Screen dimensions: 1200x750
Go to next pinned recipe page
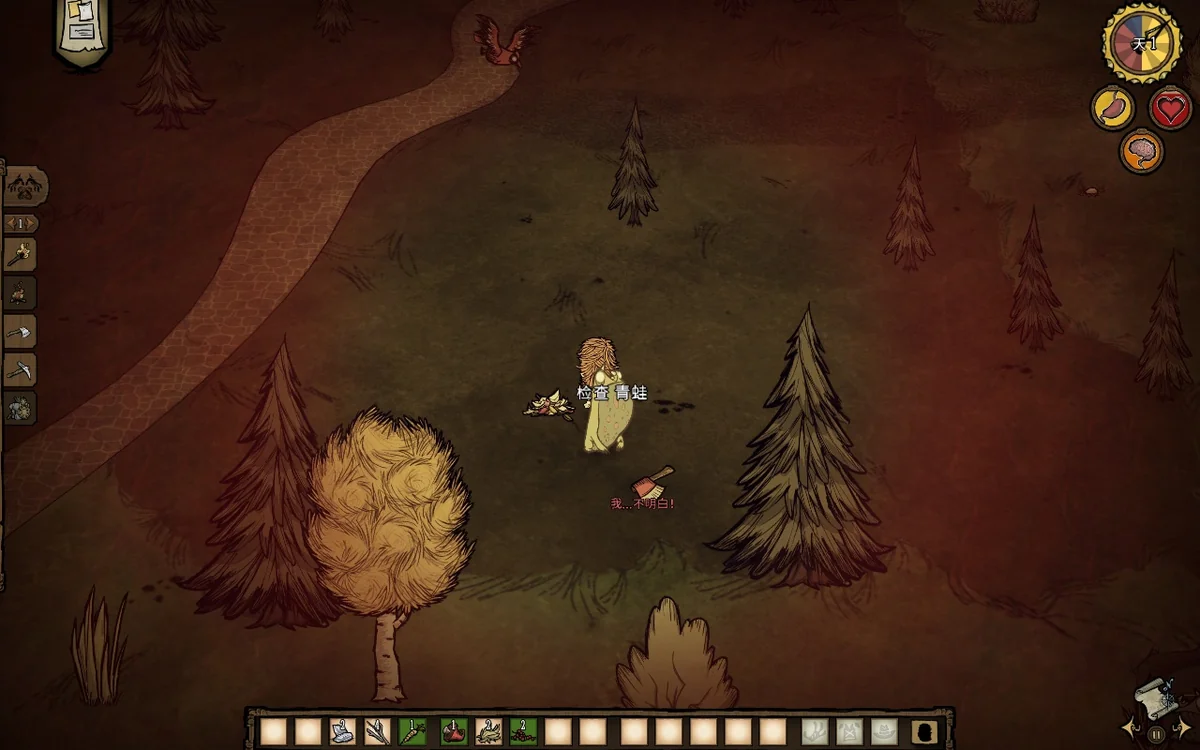pyautogui.click(x=34, y=223)
